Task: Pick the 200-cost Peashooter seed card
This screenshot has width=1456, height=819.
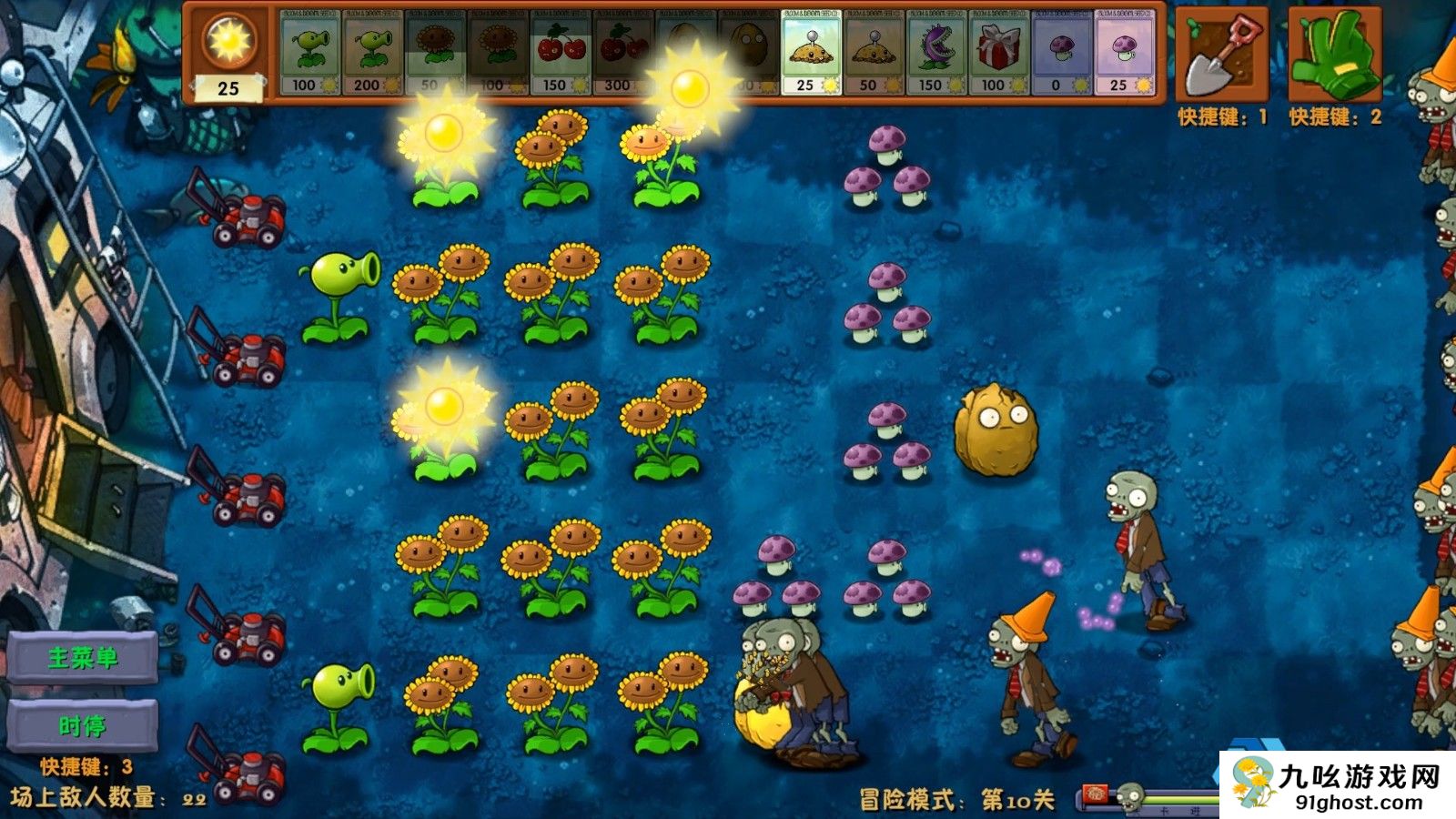Action: click(372, 53)
